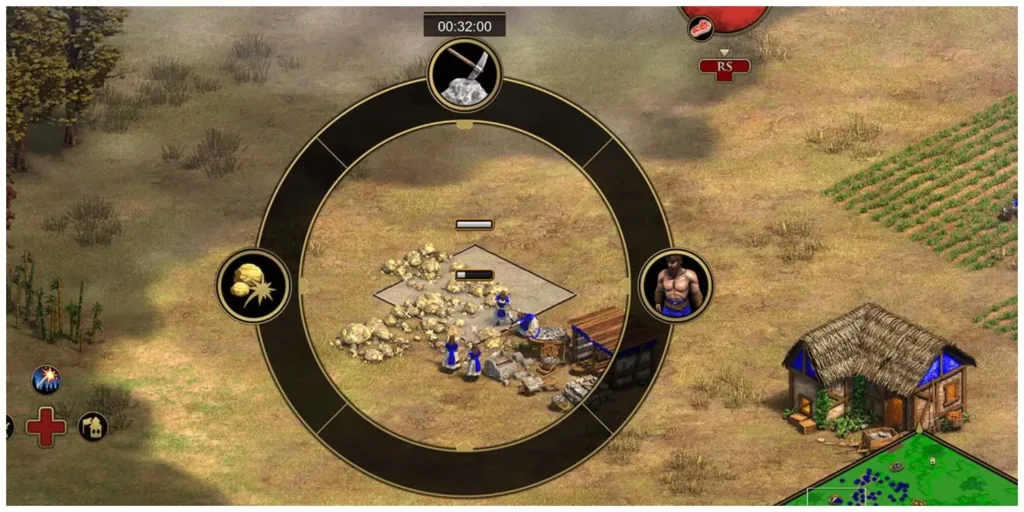Pick the villager portrait on the radial menu
The height and width of the screenshot is (512, 1024).
(x=675, y=286)
